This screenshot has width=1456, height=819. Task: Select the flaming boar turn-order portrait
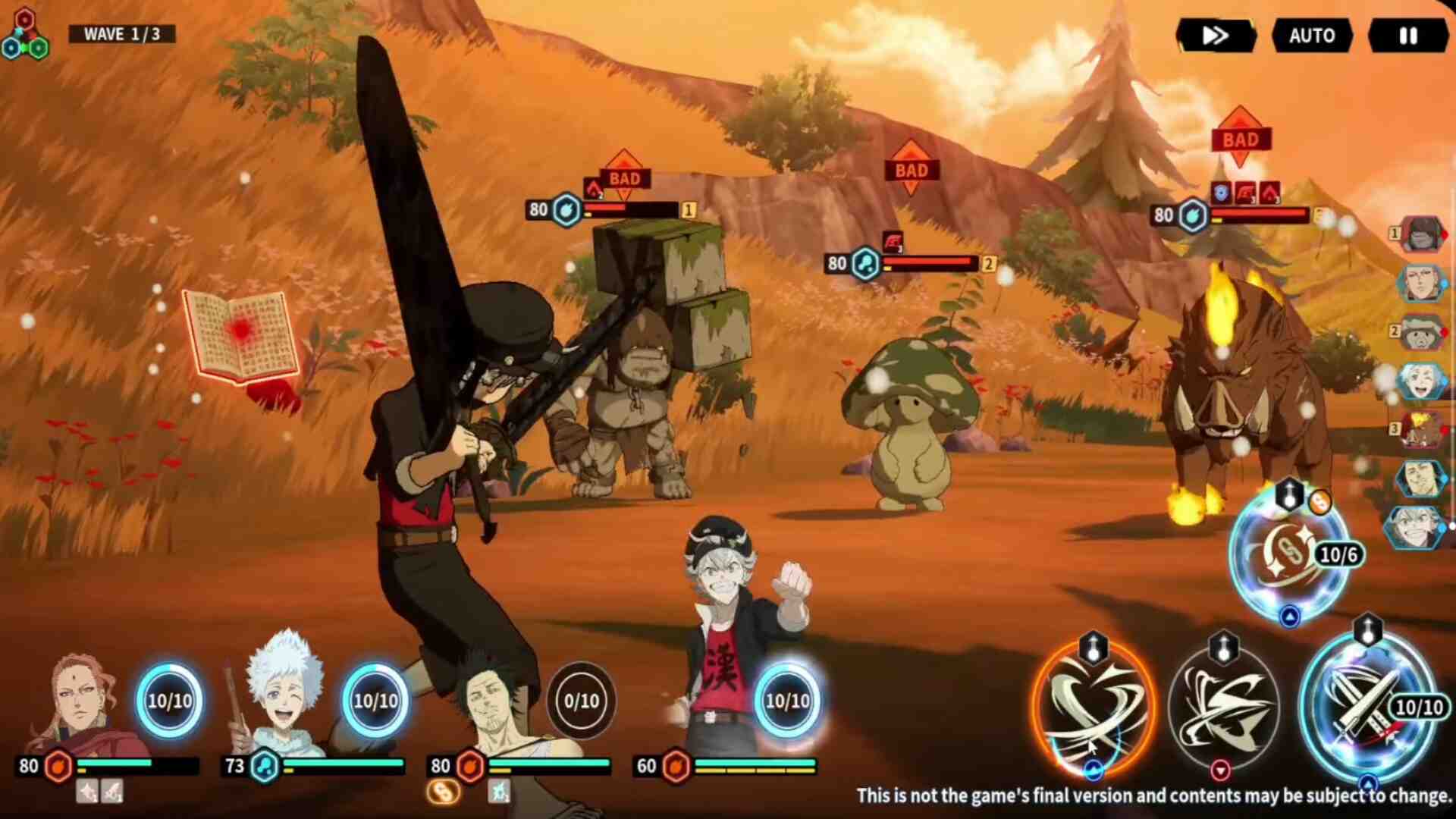(1420, 429)
